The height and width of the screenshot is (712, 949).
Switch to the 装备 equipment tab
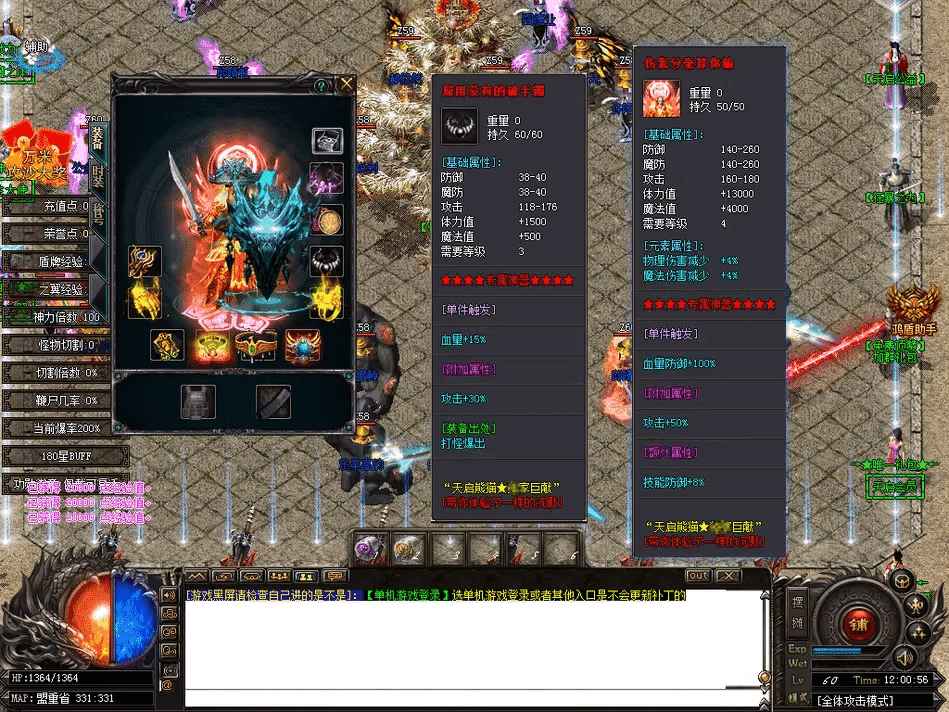pos(98,137)
